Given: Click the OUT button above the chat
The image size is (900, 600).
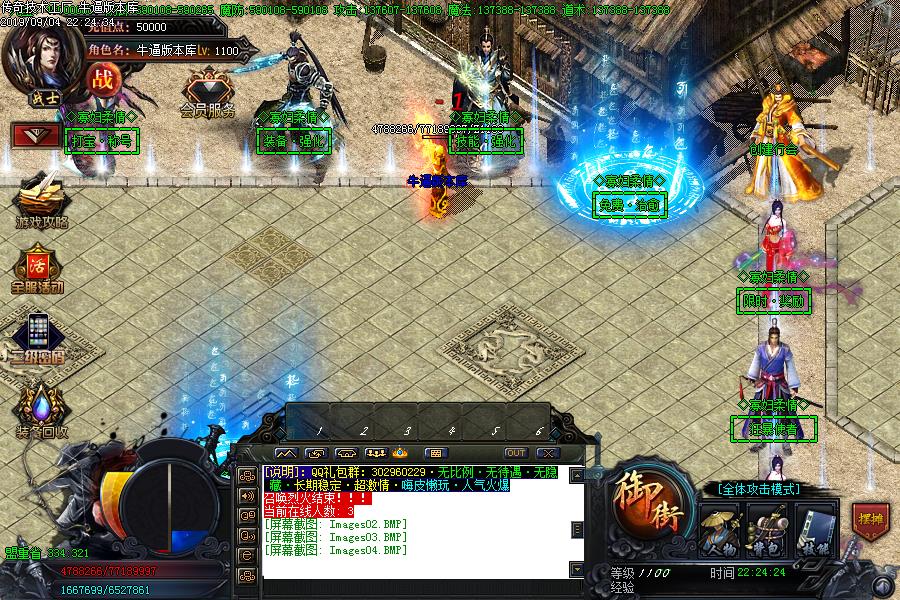Looking at the screenshot, I should click(x=515, y=453).
